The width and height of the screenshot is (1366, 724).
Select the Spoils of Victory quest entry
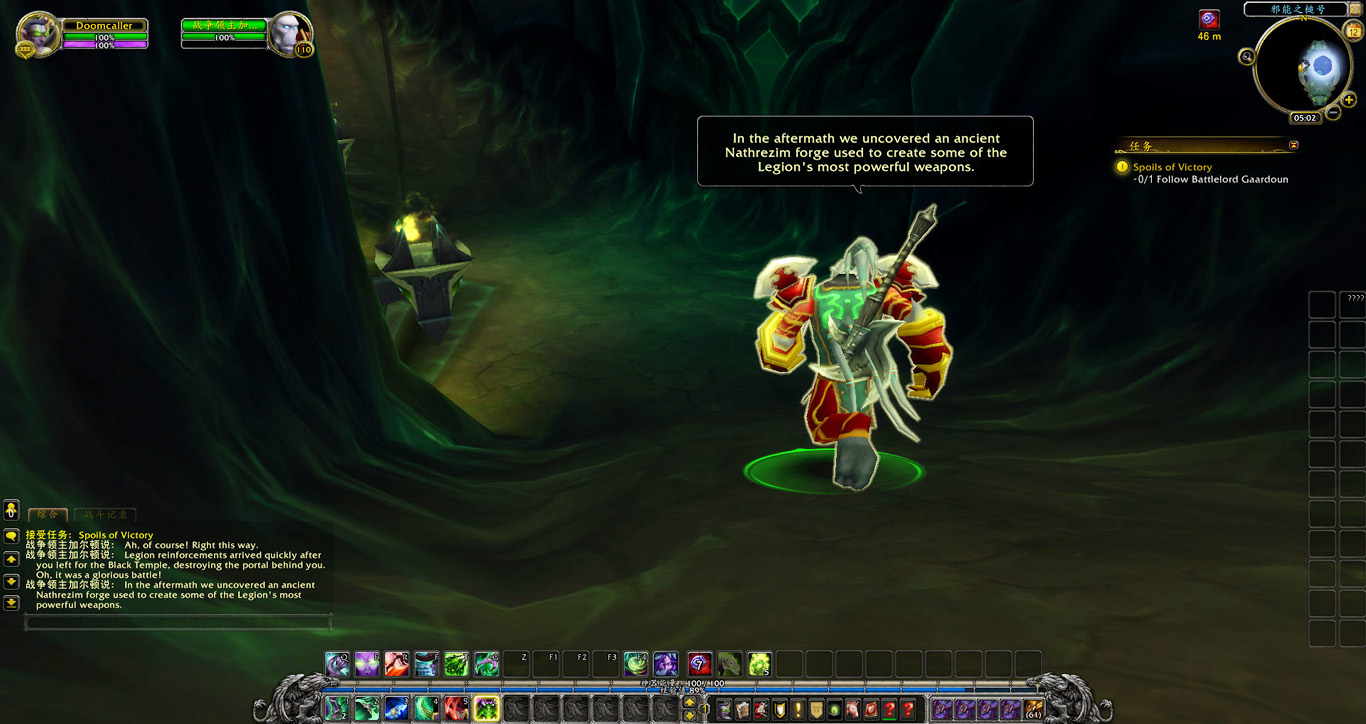coord(1172,167)
